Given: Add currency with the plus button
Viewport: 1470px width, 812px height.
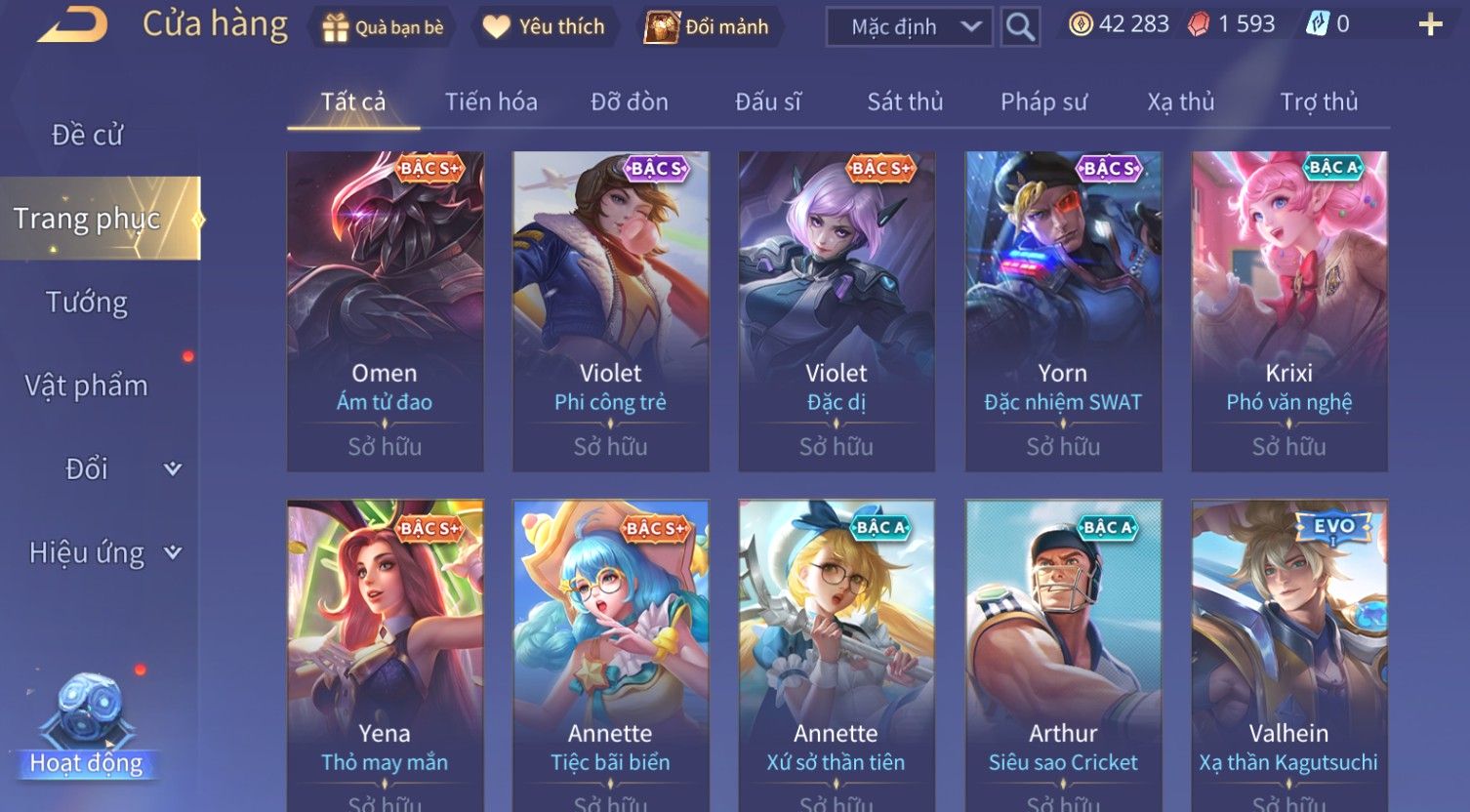Looking at the screenshot, I should (x=1430, y=25).
